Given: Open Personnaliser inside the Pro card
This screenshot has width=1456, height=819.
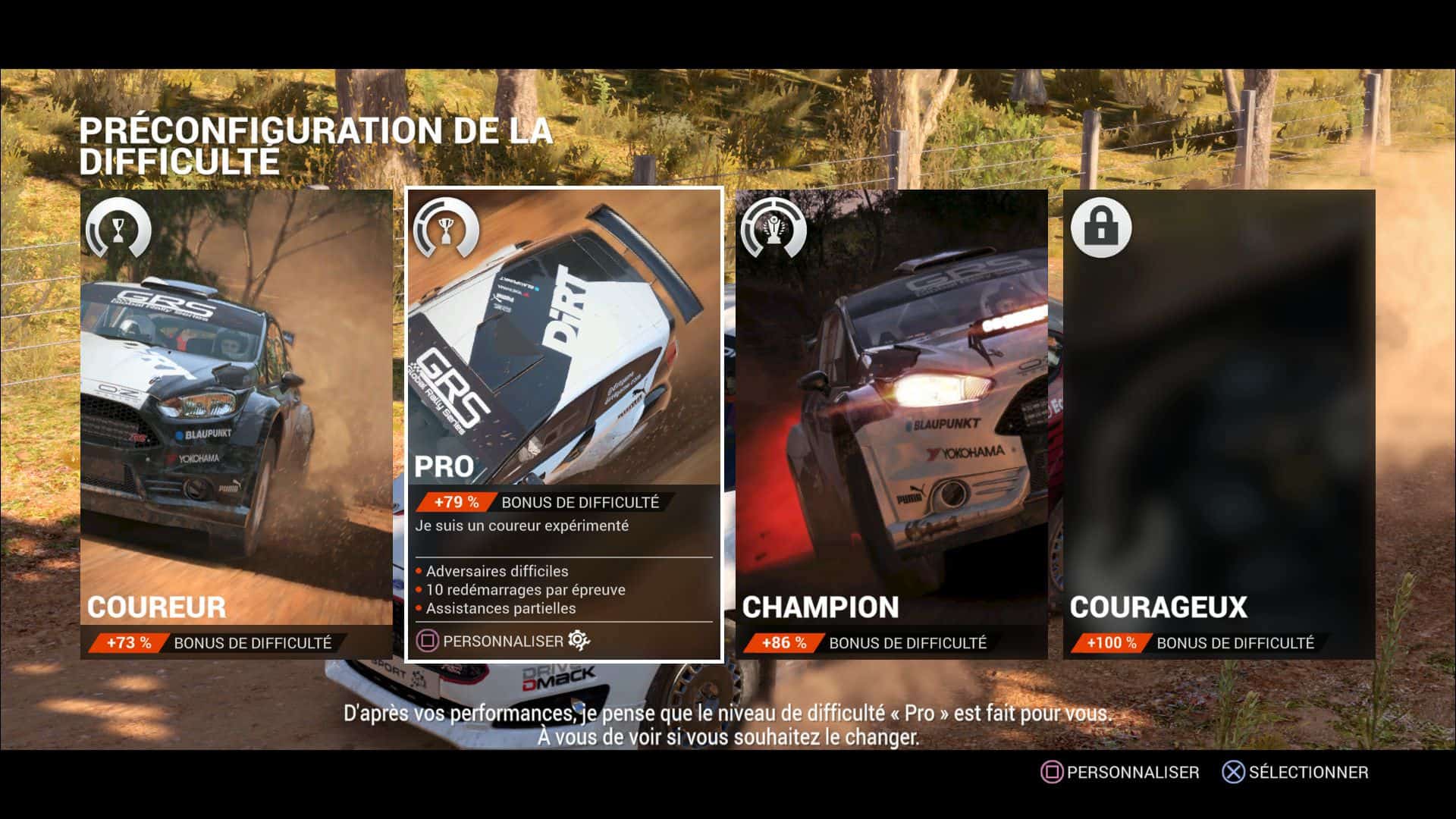Looking at the screenshot, I should point(503,642).
